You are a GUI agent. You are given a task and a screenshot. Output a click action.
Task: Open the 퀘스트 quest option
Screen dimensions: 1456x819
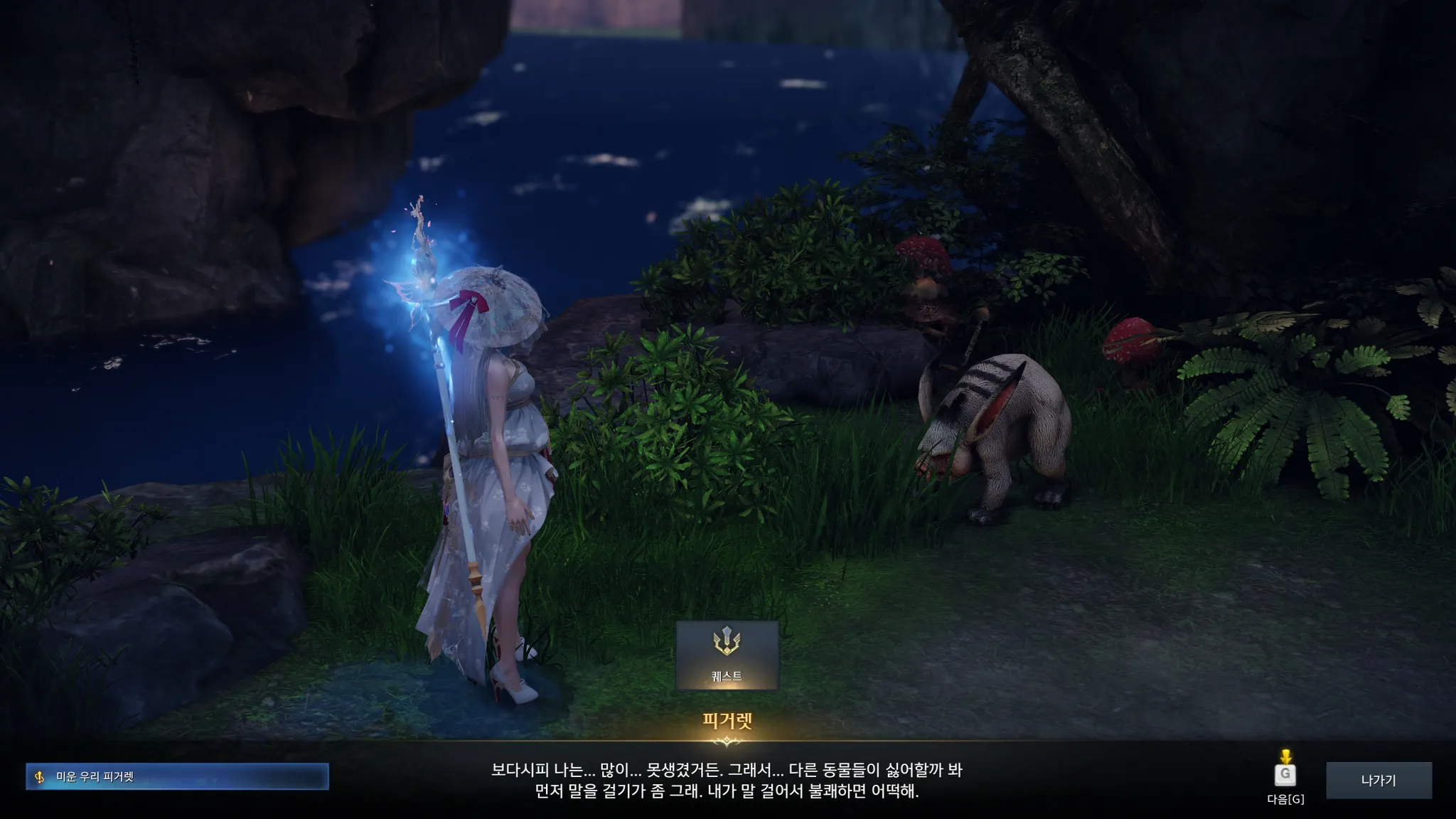coord(727,655)
